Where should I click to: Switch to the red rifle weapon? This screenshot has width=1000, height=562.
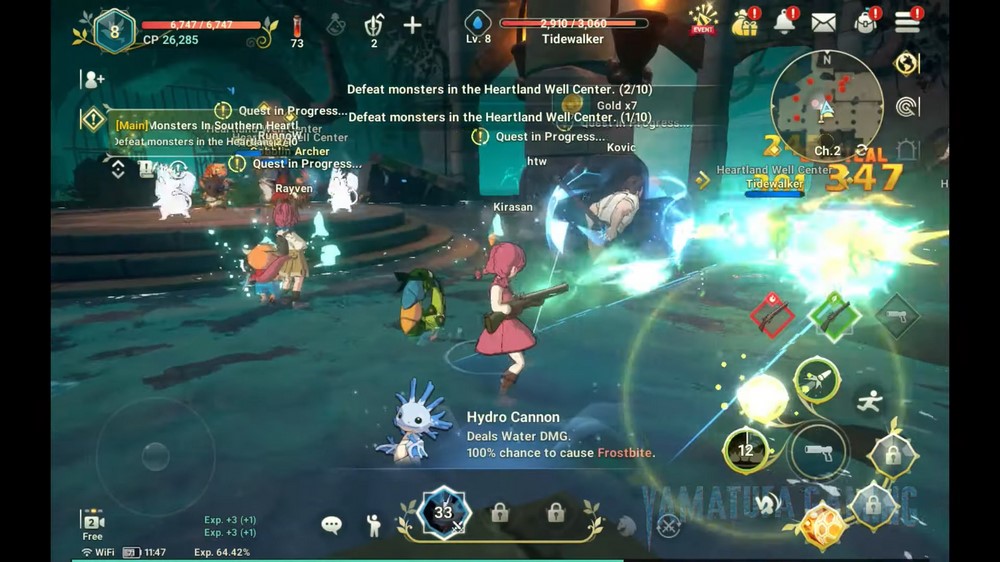point(772,317)
